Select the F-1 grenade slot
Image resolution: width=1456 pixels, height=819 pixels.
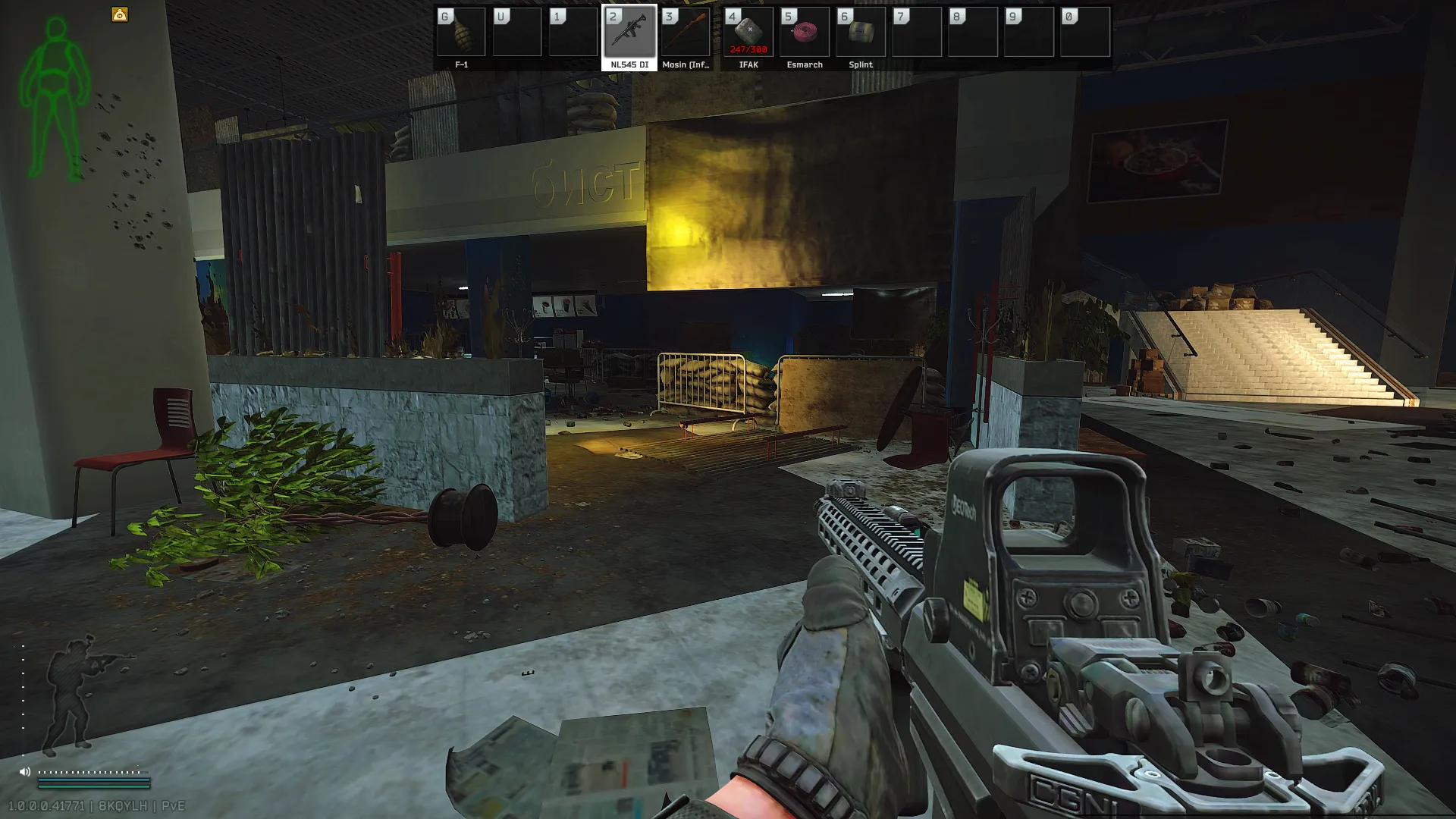[461, 33]
